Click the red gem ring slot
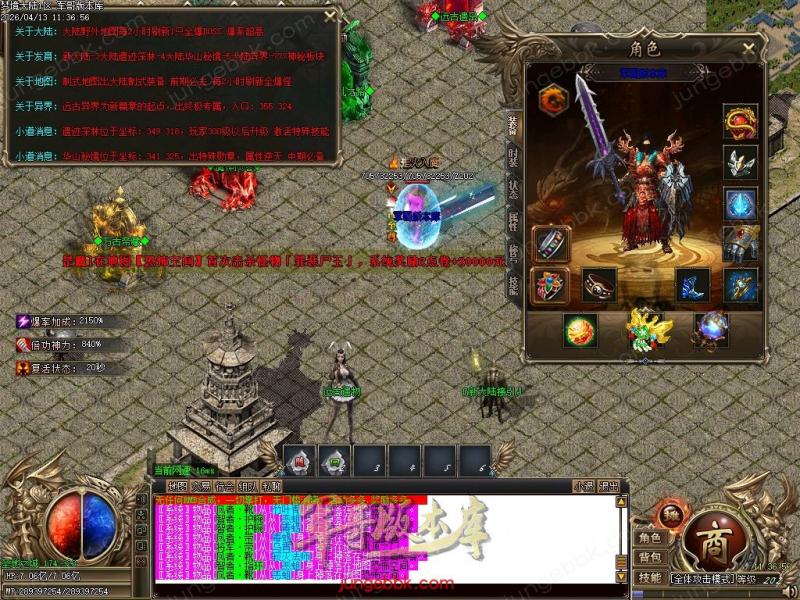 (x=552, y=285)
